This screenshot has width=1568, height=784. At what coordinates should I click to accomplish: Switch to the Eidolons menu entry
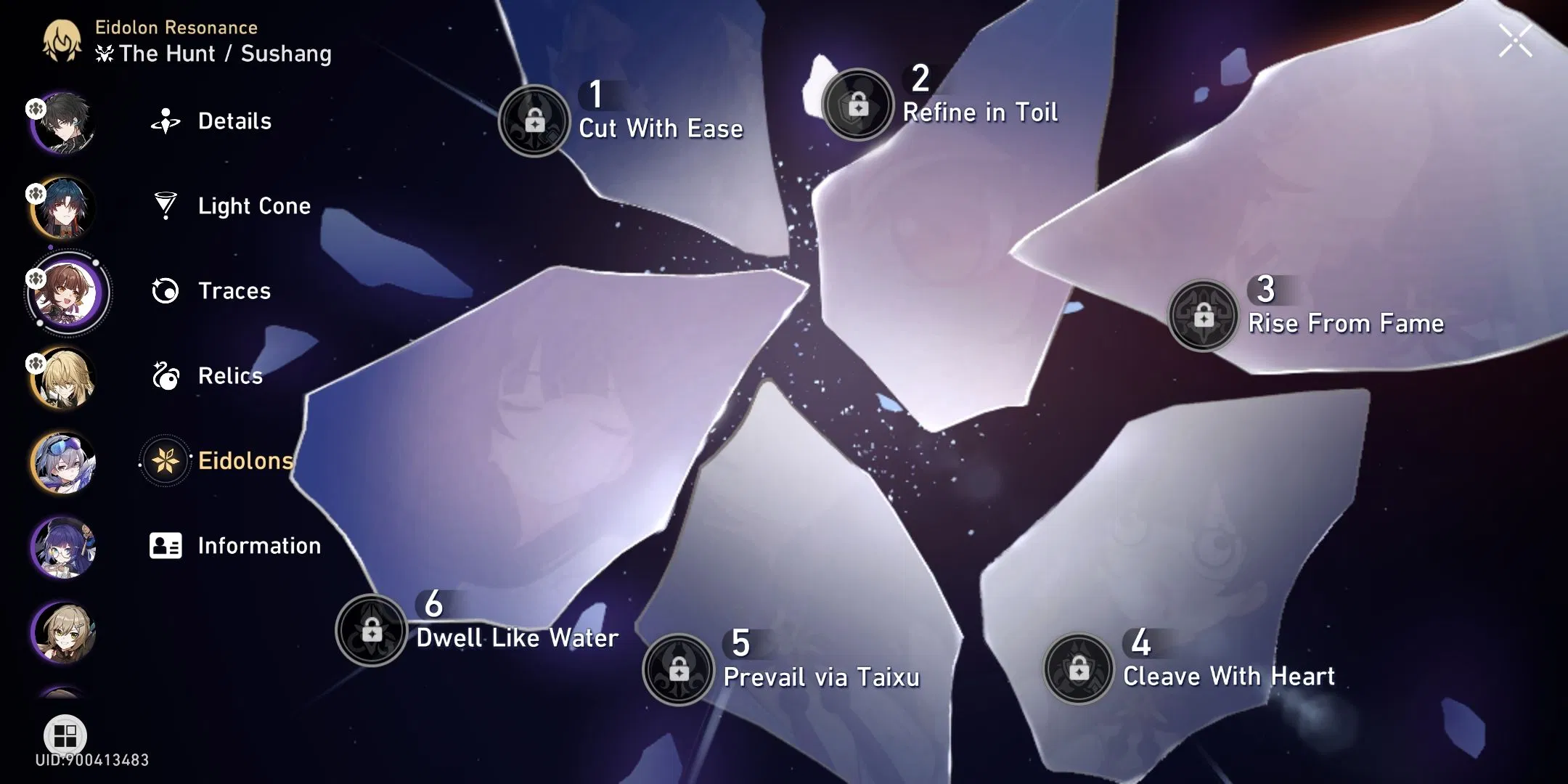tap(245, 460)
